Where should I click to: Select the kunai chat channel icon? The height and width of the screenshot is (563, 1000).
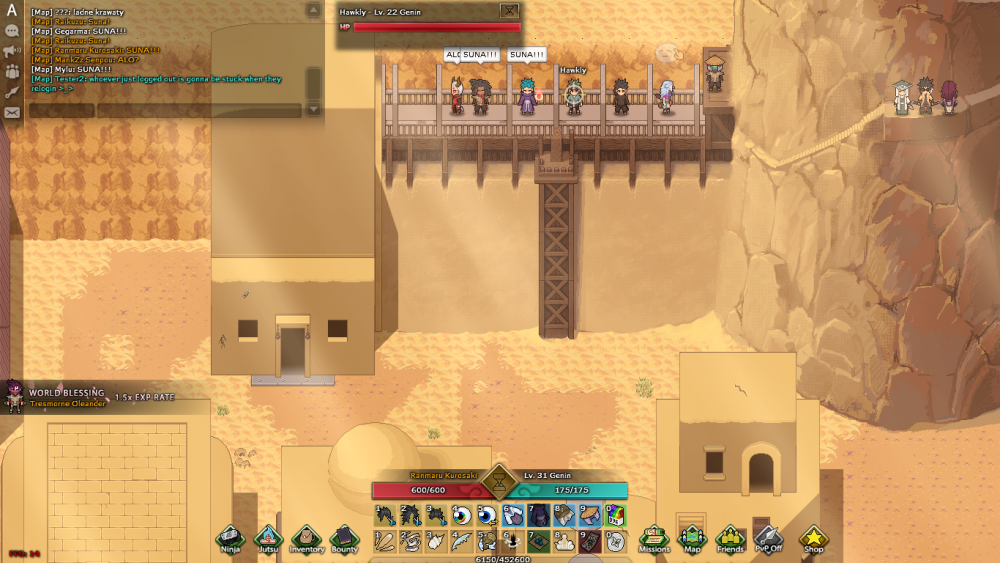(13, 91)
